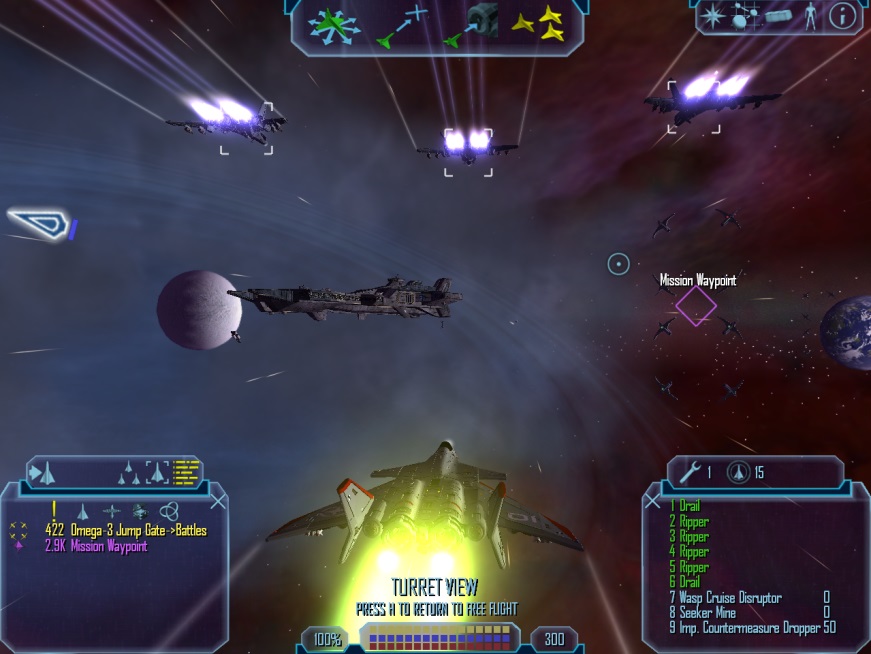Screen dimensions: 871x654
Task: Show the reputation humanoid figure icon
Action: [808, 16]
